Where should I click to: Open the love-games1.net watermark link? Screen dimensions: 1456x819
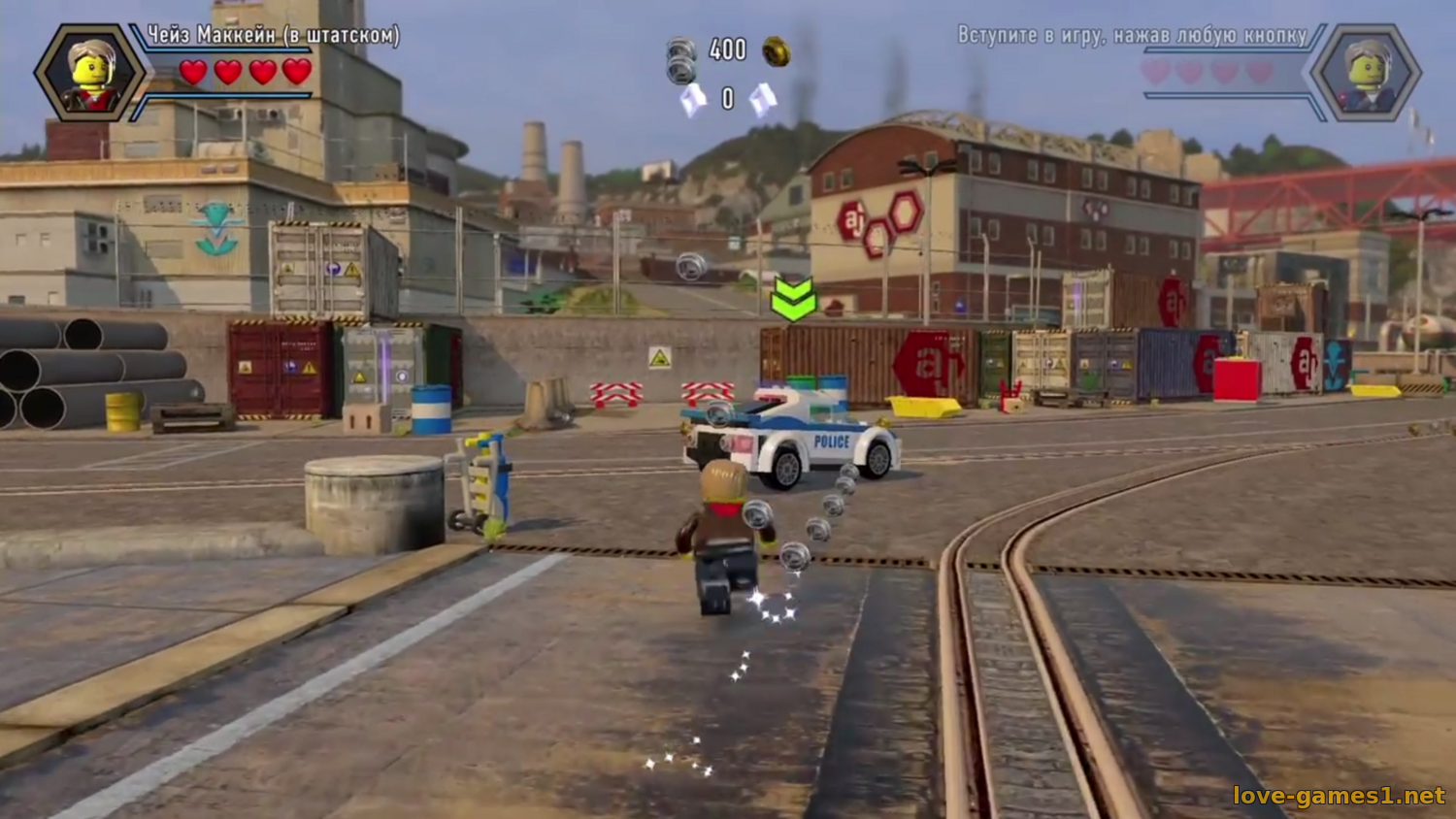pyautogui.click(x=1339, y=796)
